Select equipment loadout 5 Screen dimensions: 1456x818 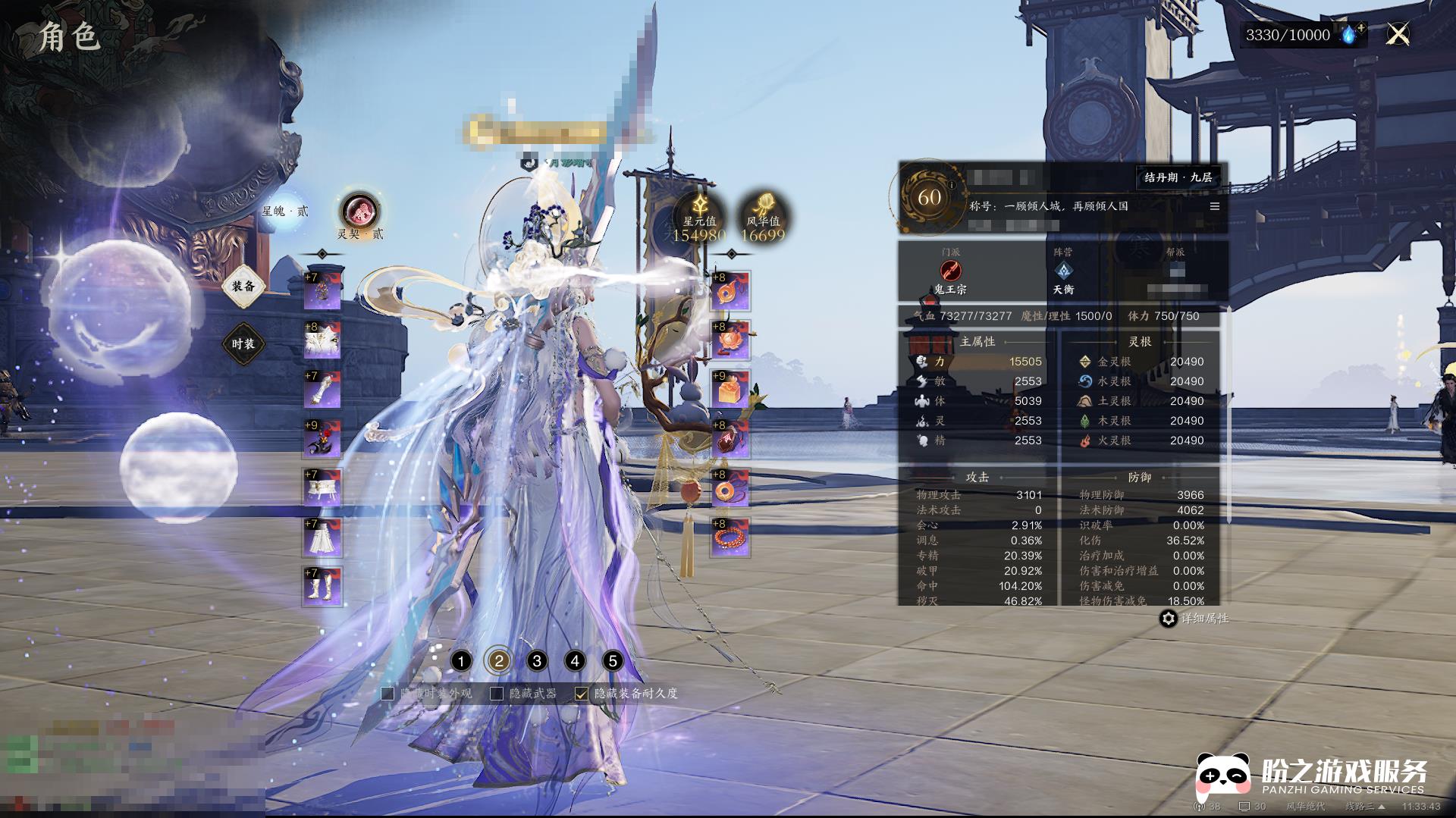coord(613,661)
